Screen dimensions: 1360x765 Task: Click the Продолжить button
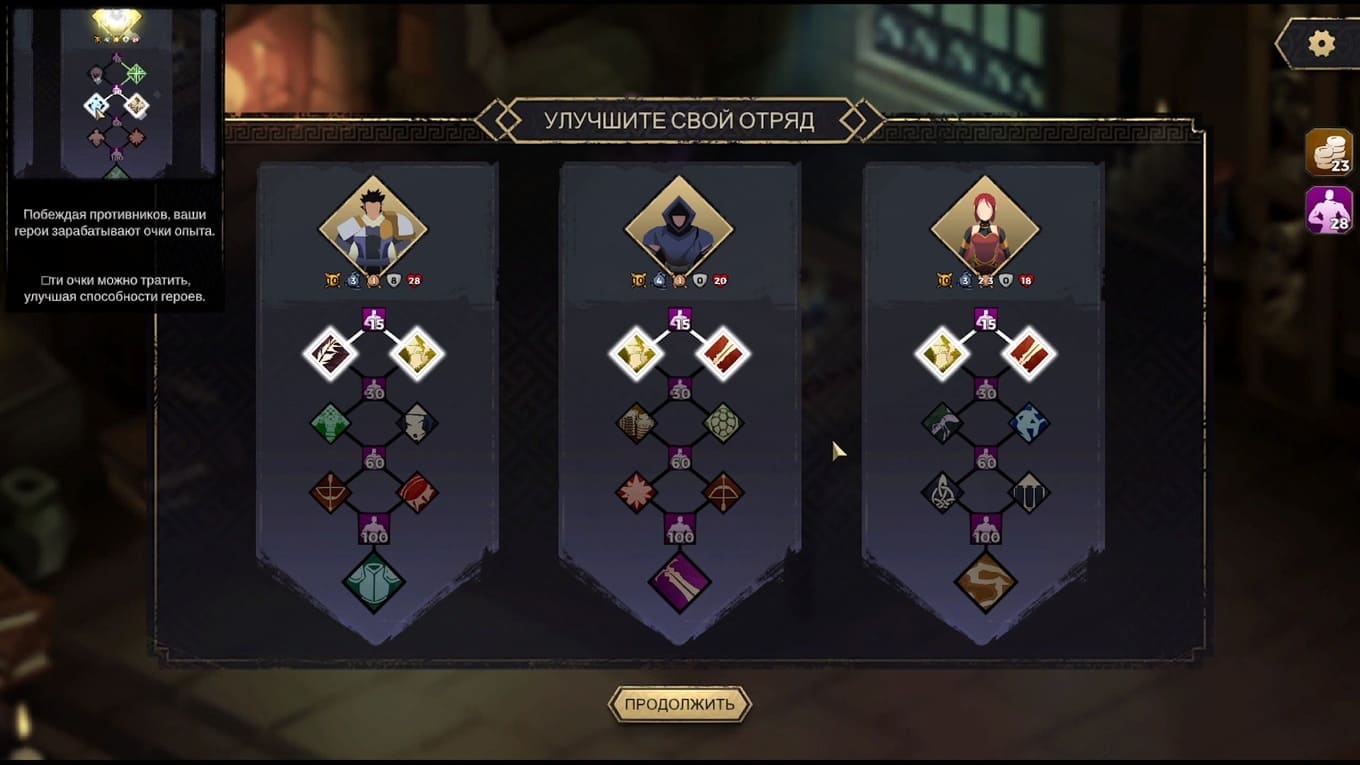(x=679, y=704)
